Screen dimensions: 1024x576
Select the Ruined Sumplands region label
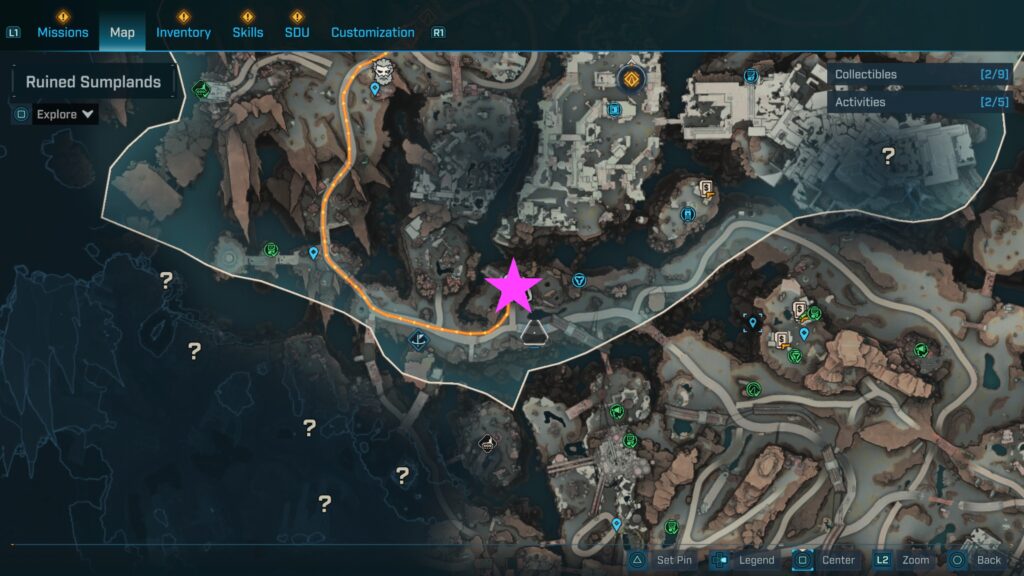click(93, 82)
